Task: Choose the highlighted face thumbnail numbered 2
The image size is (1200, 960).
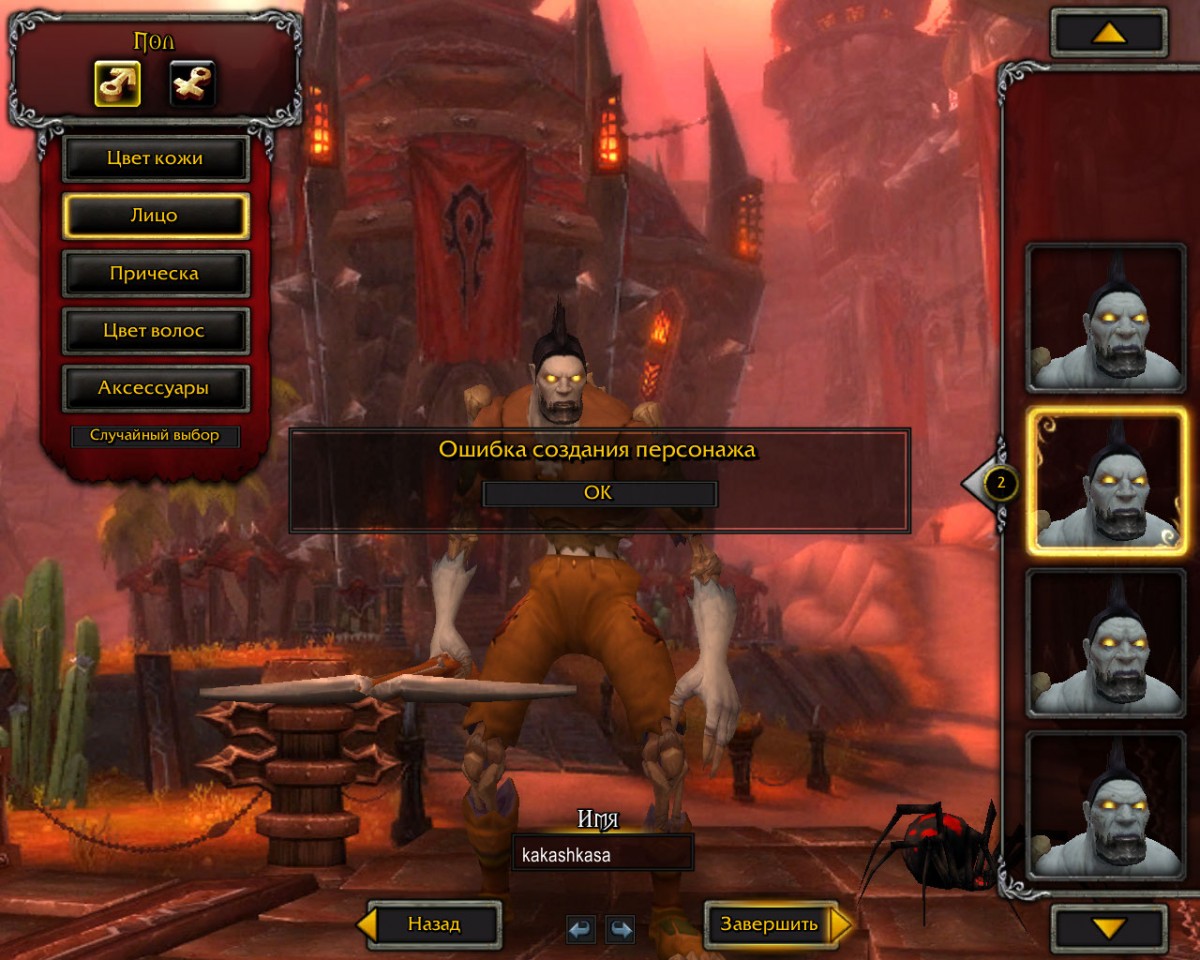Action: tap(1107, 482)
